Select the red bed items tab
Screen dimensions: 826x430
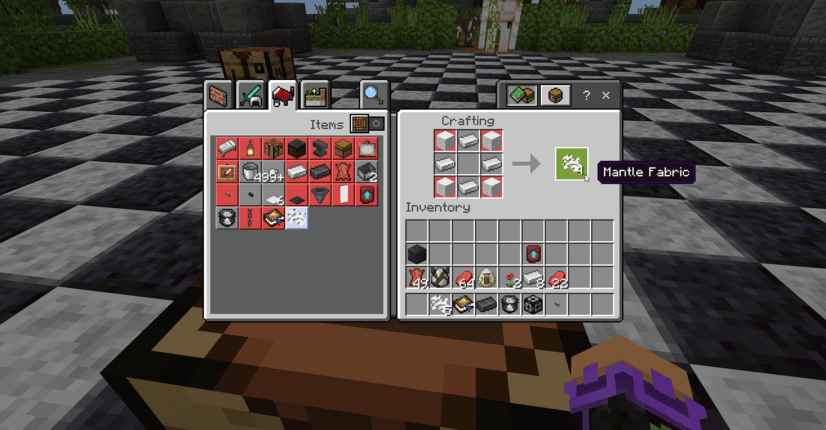tap(283, 95)
